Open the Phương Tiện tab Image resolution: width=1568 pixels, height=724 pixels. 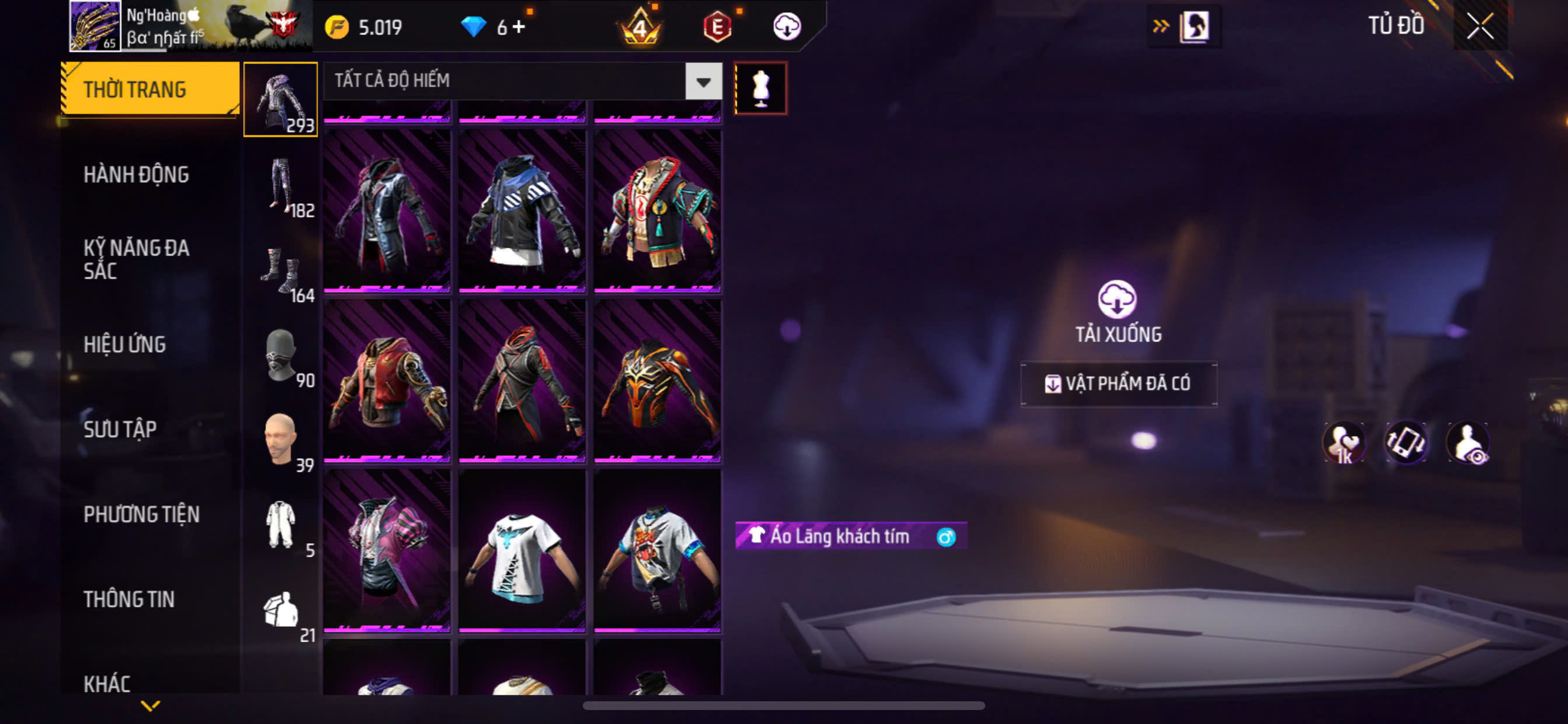(x=141, y=515)
